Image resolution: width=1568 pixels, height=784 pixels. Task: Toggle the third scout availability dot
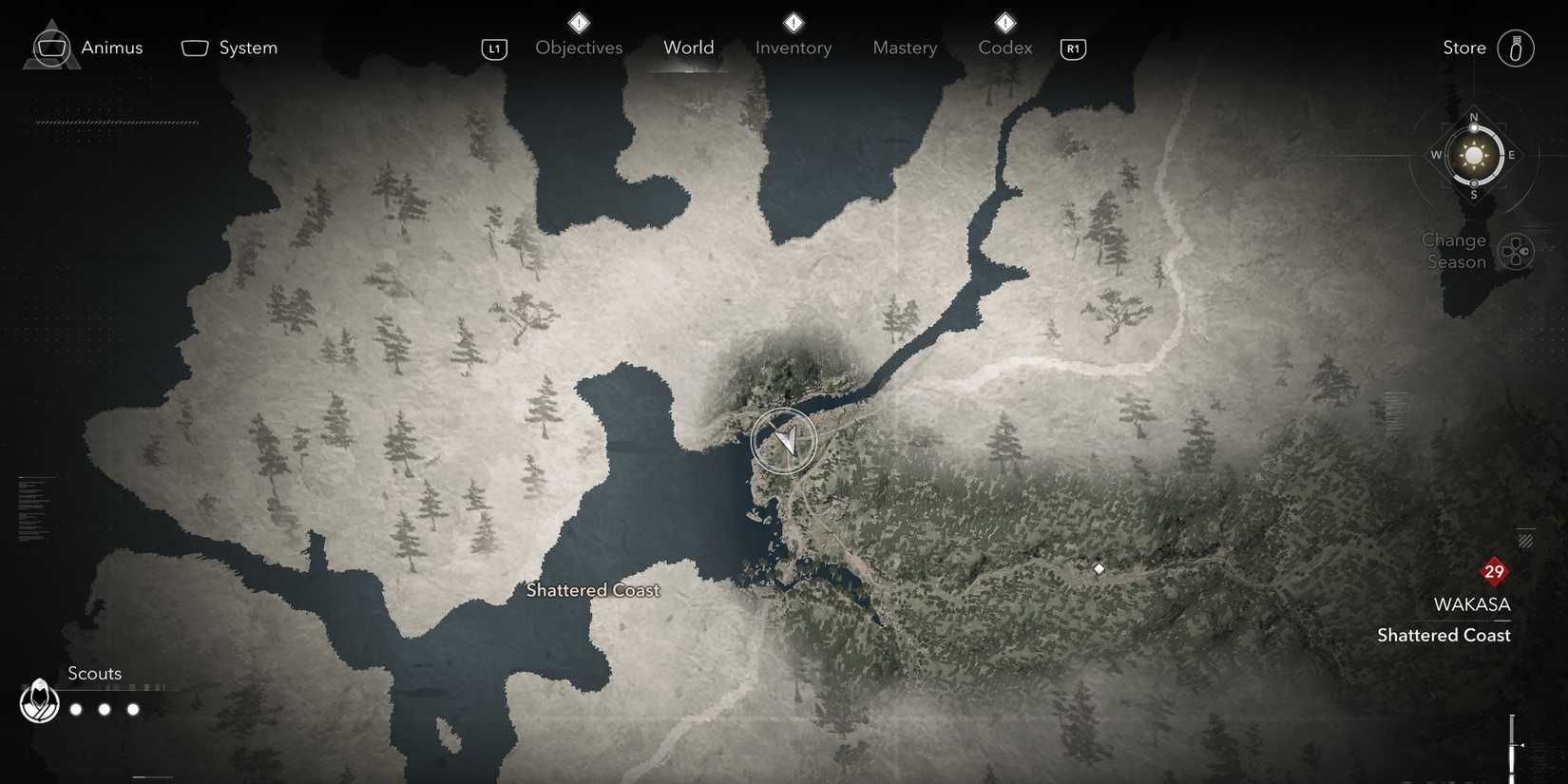tap(132, 709)
